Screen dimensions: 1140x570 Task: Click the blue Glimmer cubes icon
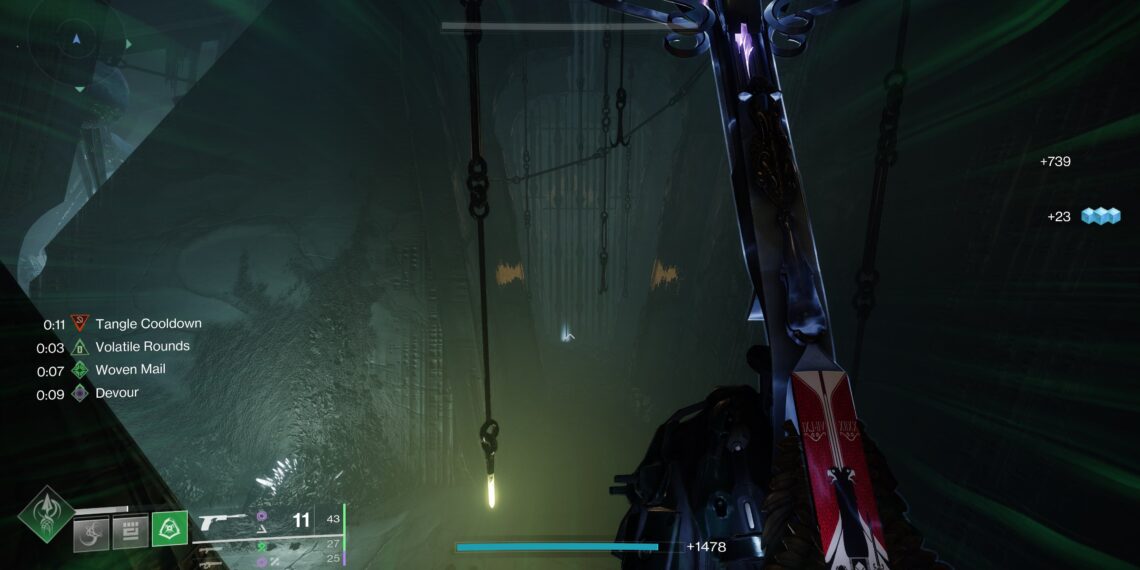point(1100,216)
